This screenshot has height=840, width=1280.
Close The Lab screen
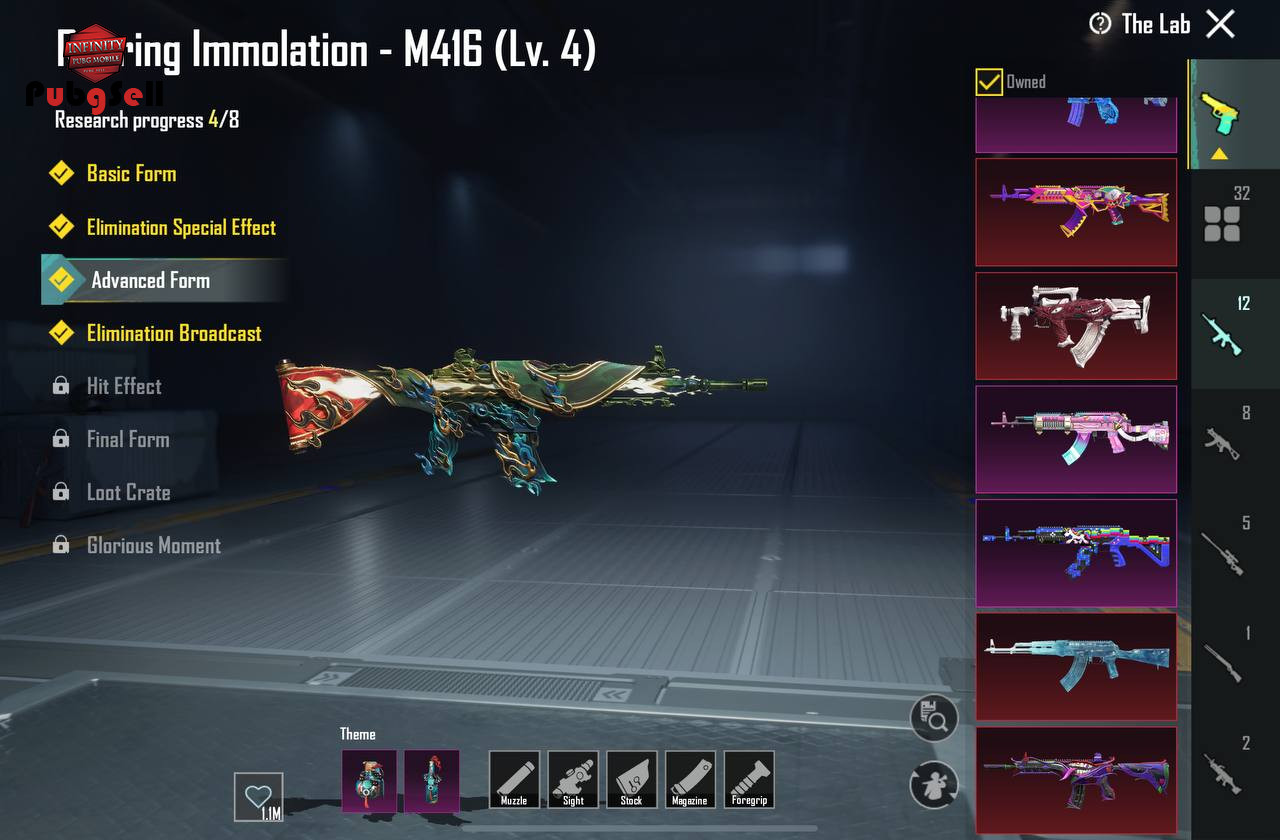[1220, 24]
